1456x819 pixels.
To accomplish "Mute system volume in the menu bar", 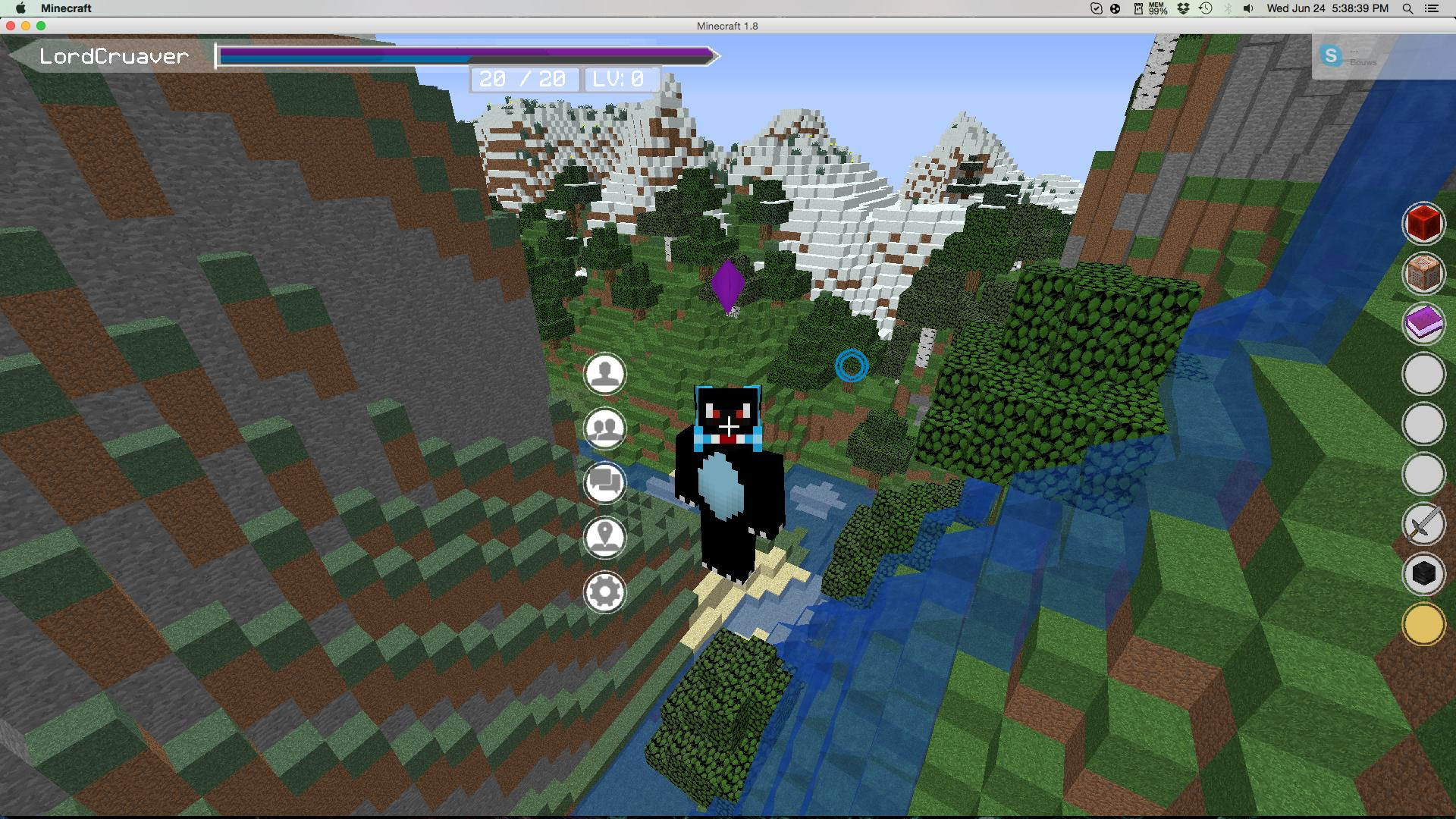I will pos(1247,8).
